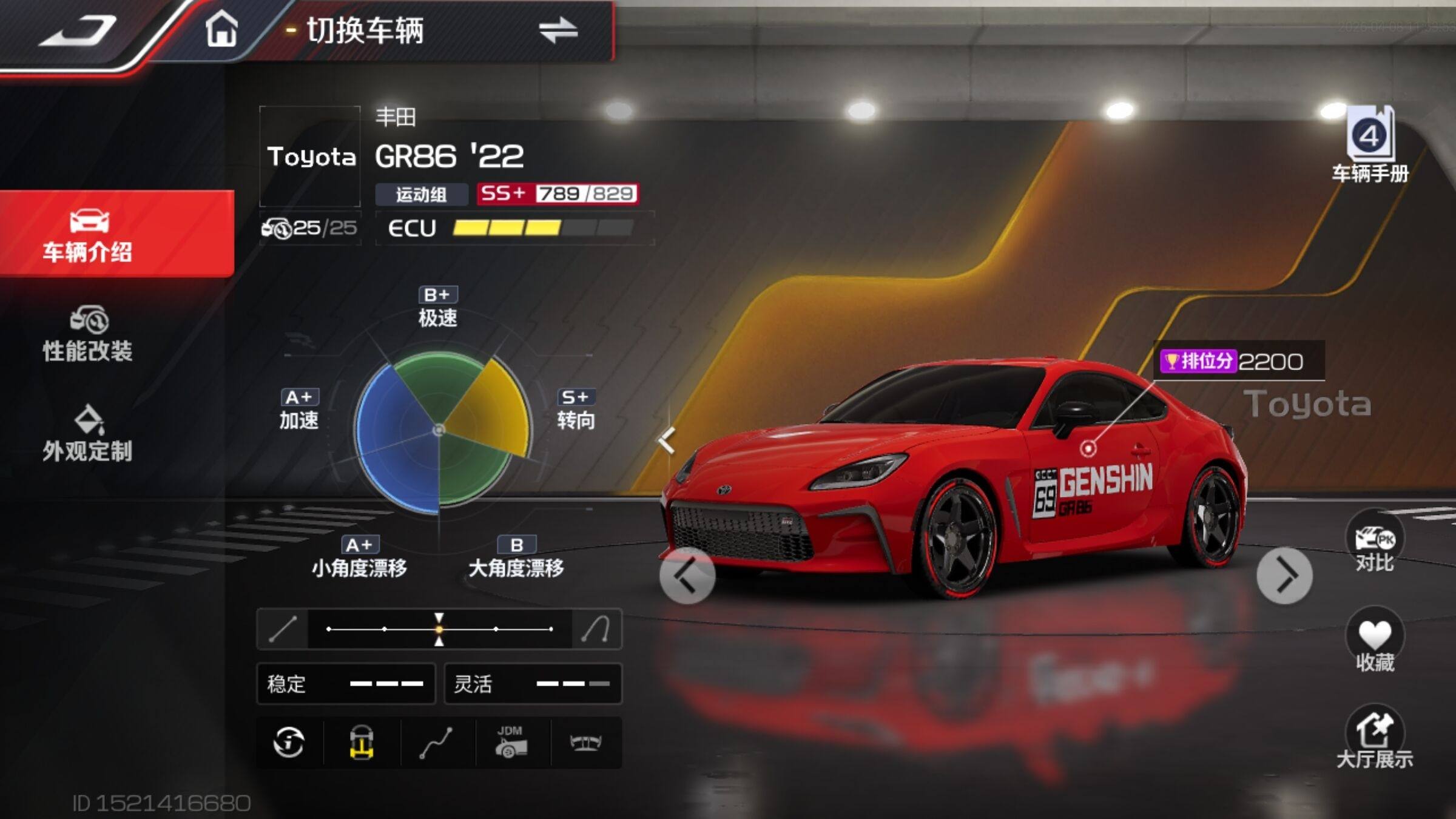The height and width of the screenshot is (819, 1456).
Task: Open the 对比 PK comparison
Action: coord(1375,543)
